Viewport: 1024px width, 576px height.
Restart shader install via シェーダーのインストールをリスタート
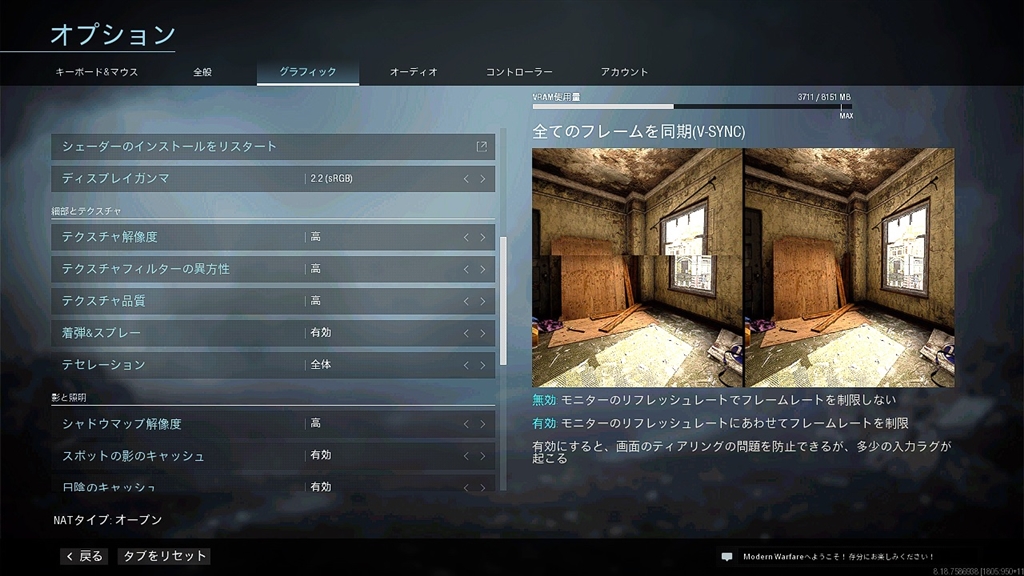[x=273, y=147]
